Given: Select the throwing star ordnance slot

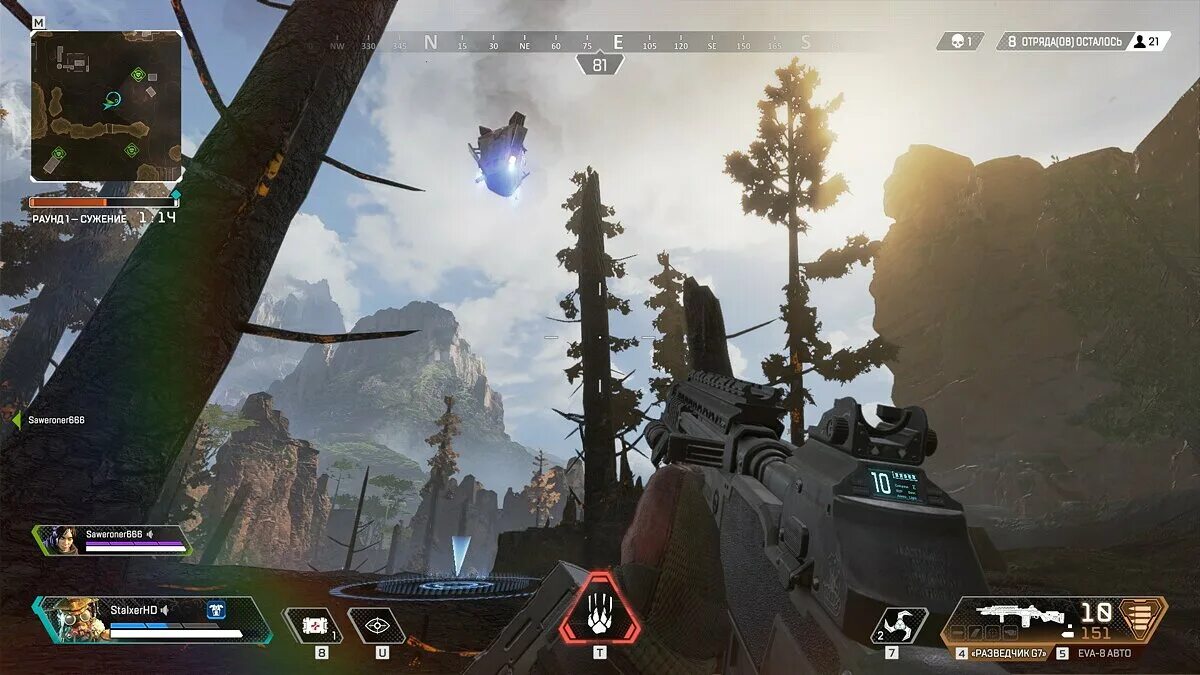Looking at the screenshot, I should pyautogui.click(x=898, y=625).
